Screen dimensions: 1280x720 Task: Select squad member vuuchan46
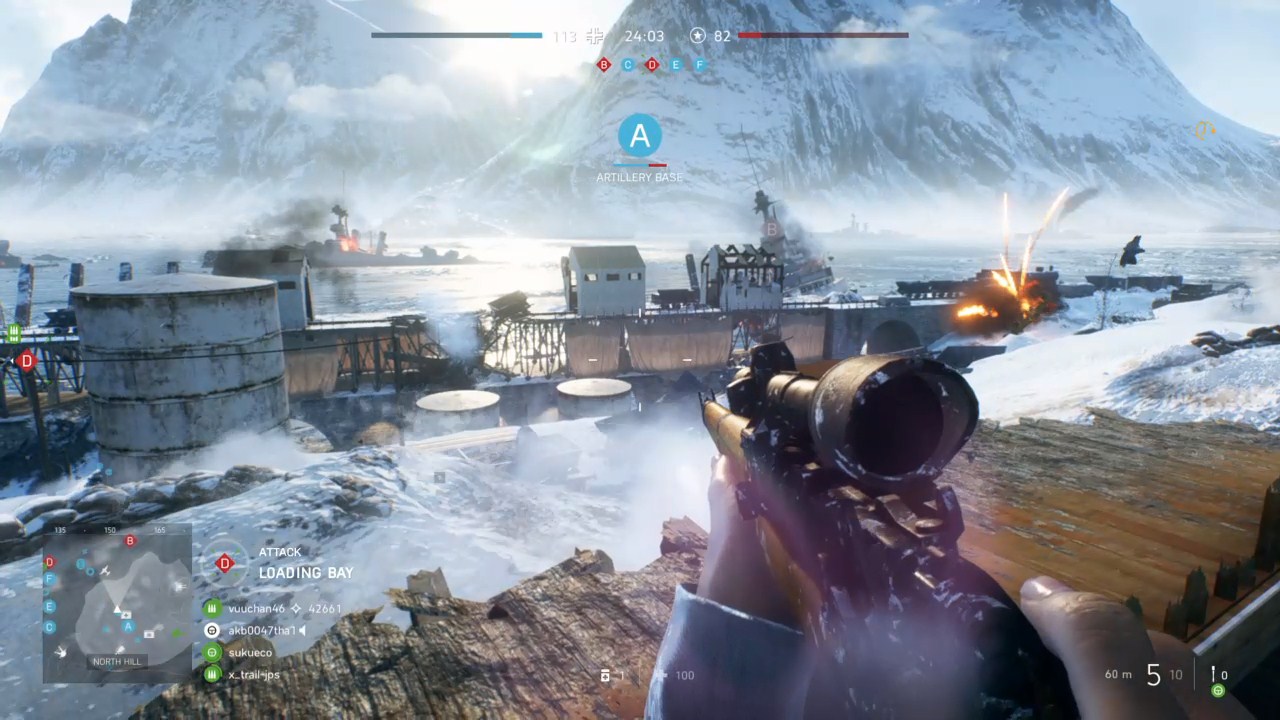coord(257,608)
